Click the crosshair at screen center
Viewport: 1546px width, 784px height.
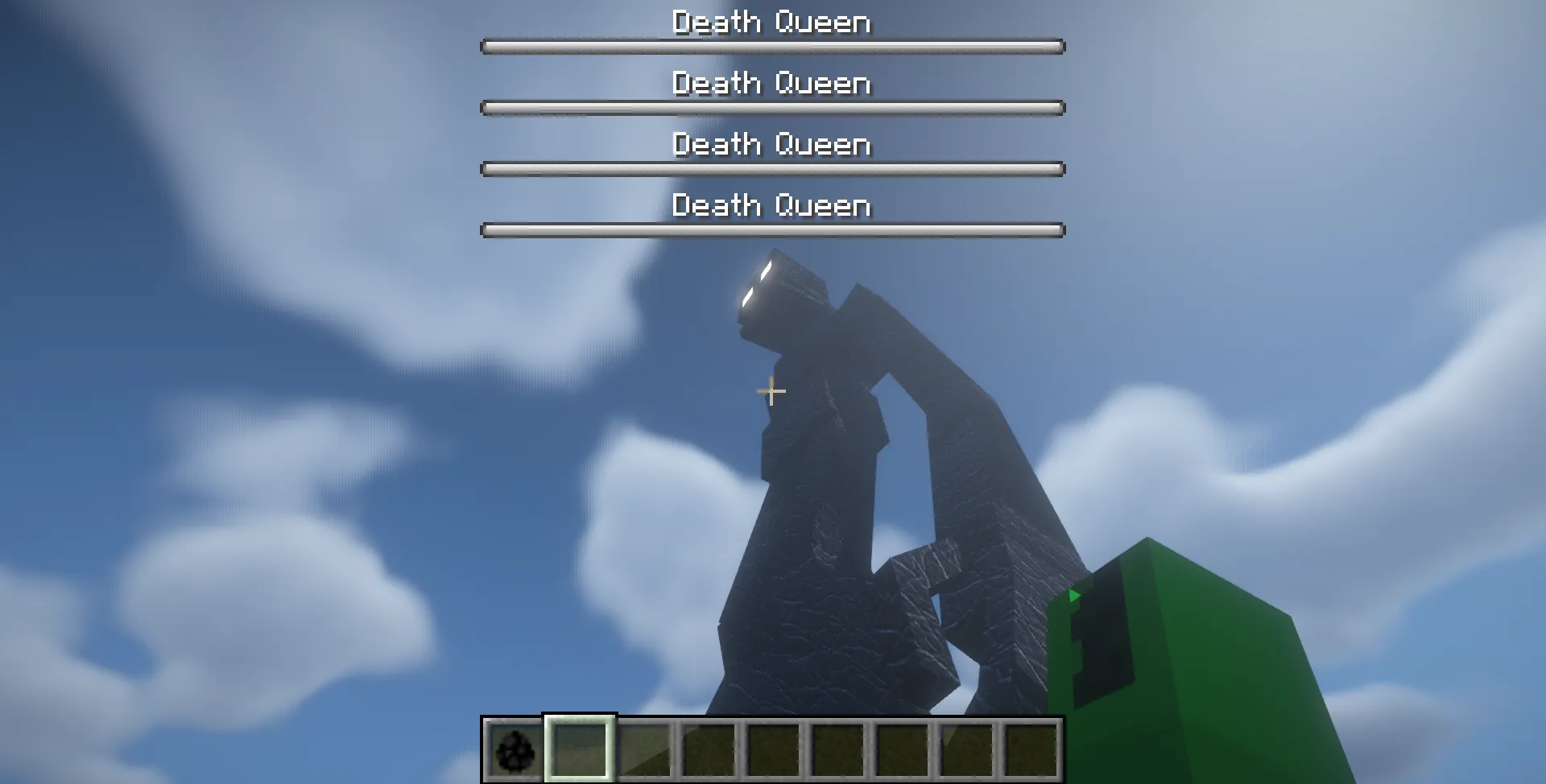[x=771, y=390]
